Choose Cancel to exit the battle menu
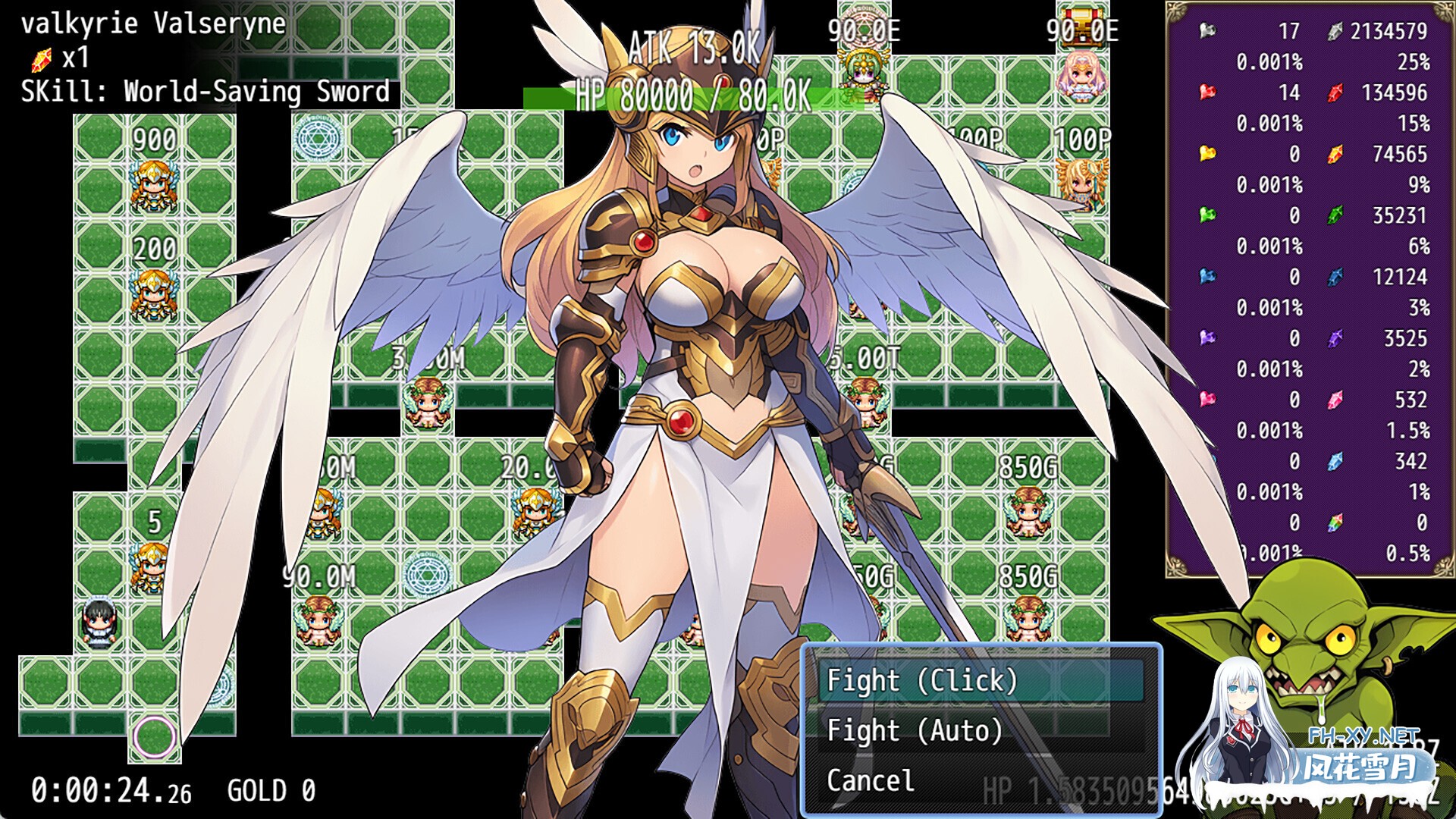 (872, 780)
